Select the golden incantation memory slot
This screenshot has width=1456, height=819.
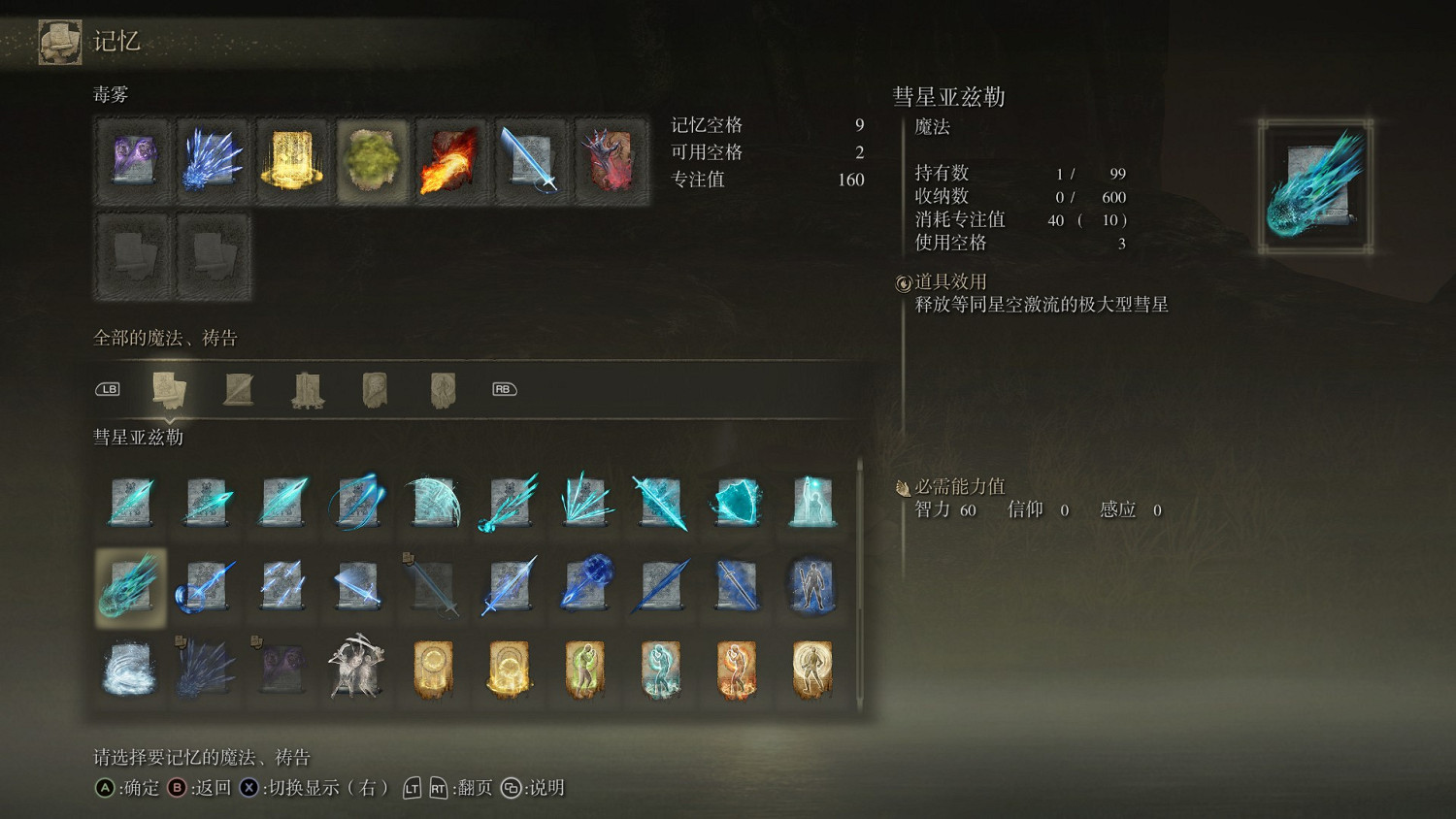[x=291, y=160]
